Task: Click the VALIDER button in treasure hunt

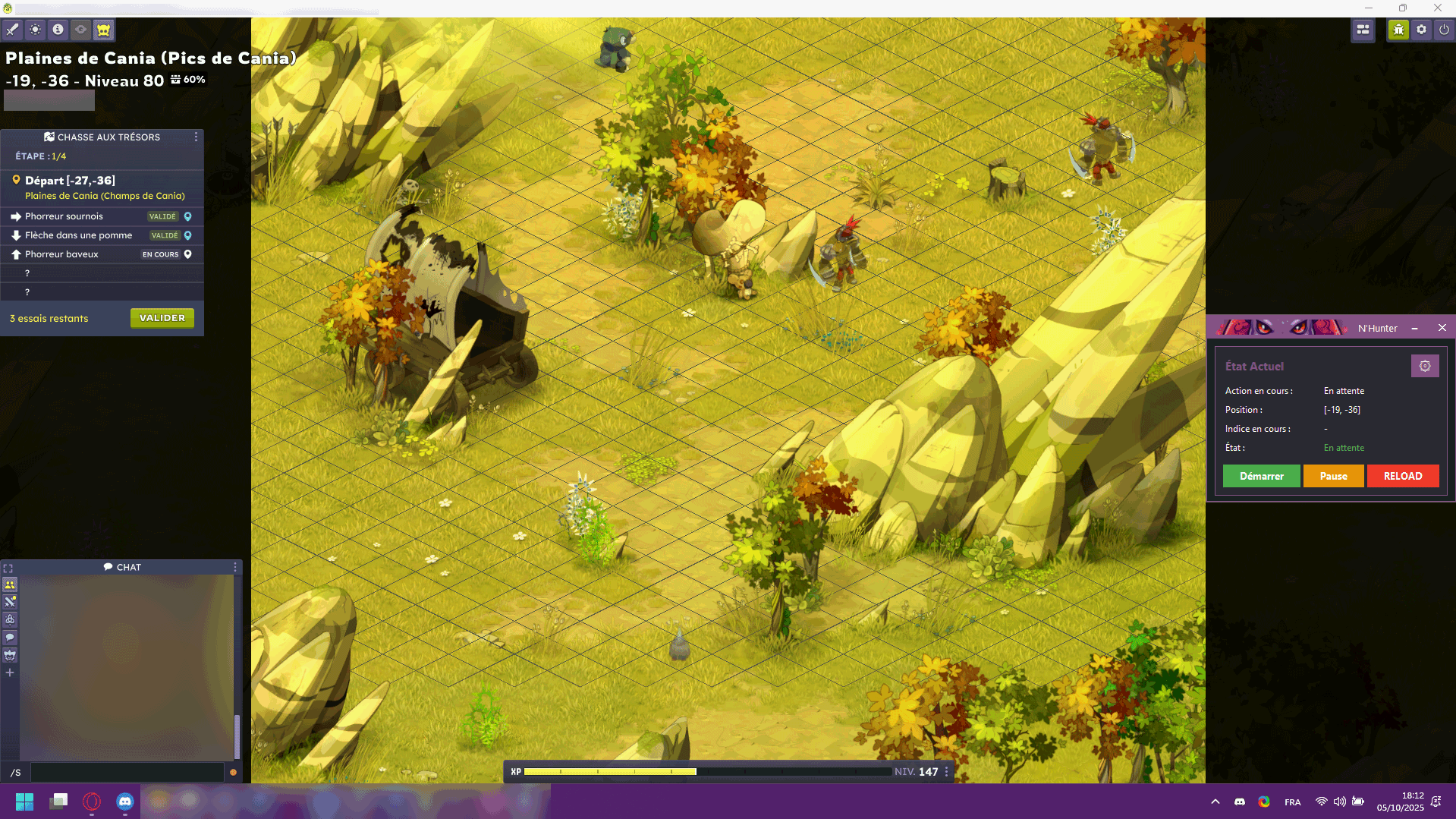Action: click(162, 318)
